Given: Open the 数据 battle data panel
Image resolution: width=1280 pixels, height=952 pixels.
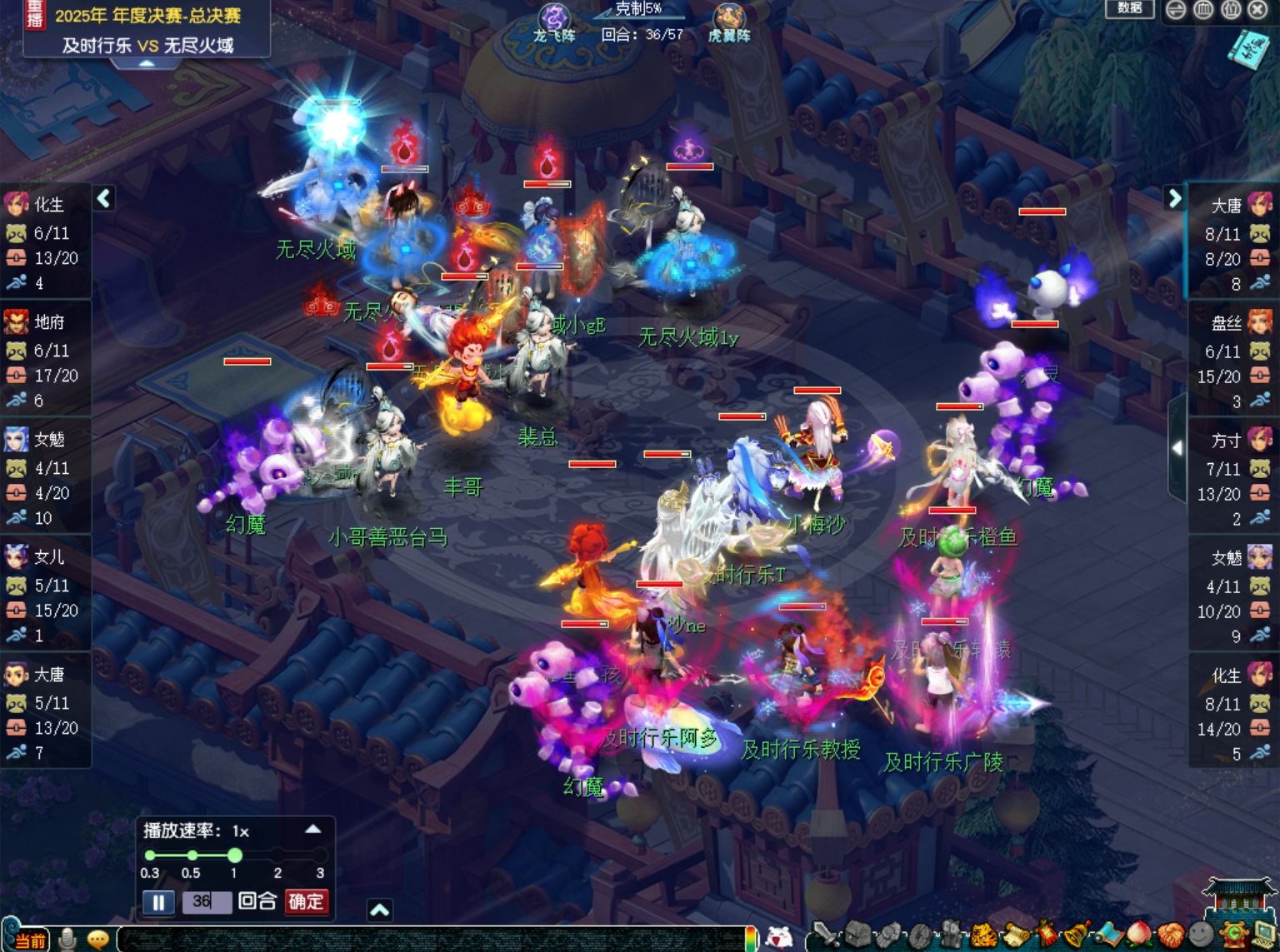Looking at the screenshot, I should pos(1129,8).
